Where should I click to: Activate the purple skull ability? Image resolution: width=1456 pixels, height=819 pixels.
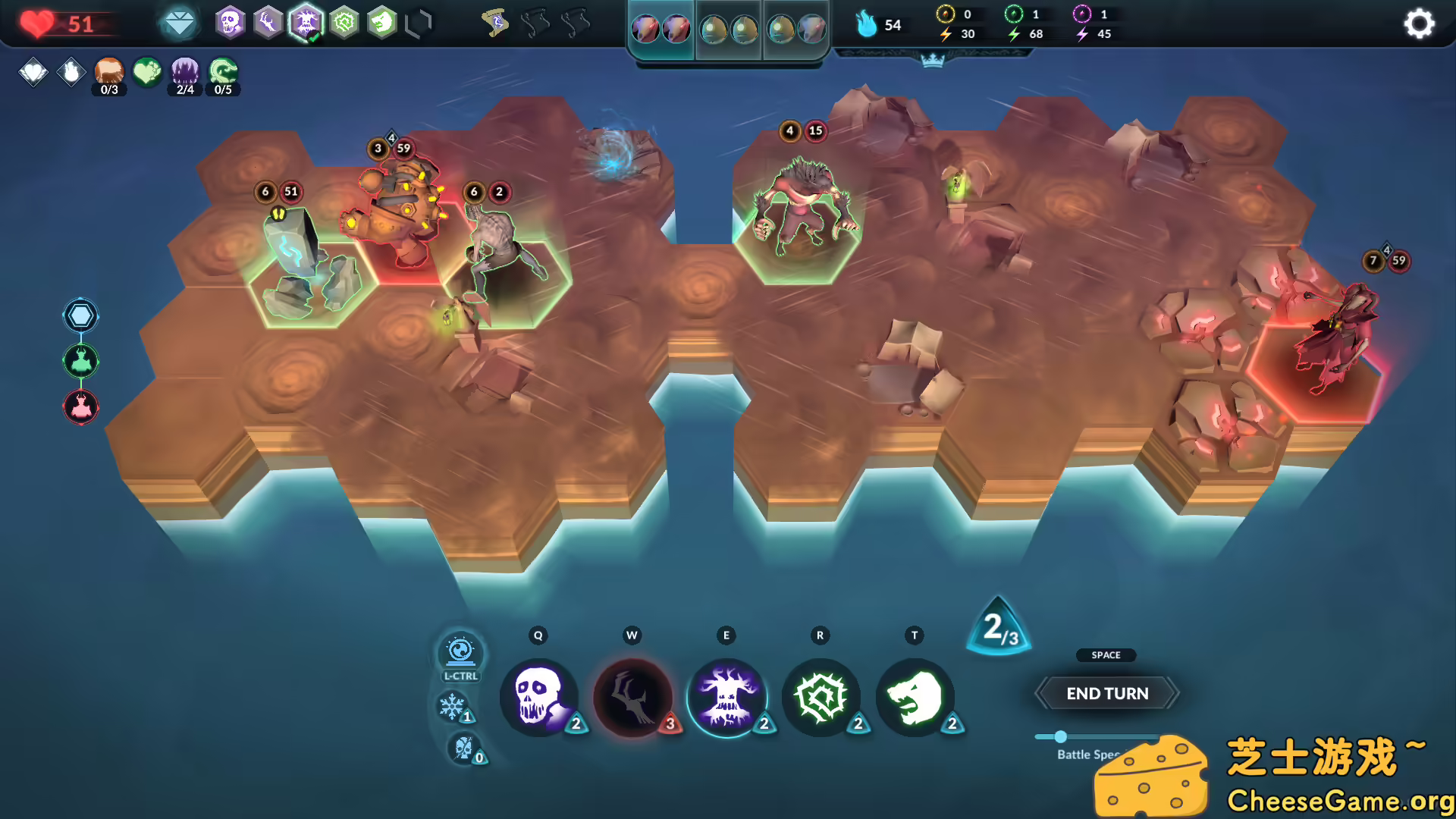(538, 696)
